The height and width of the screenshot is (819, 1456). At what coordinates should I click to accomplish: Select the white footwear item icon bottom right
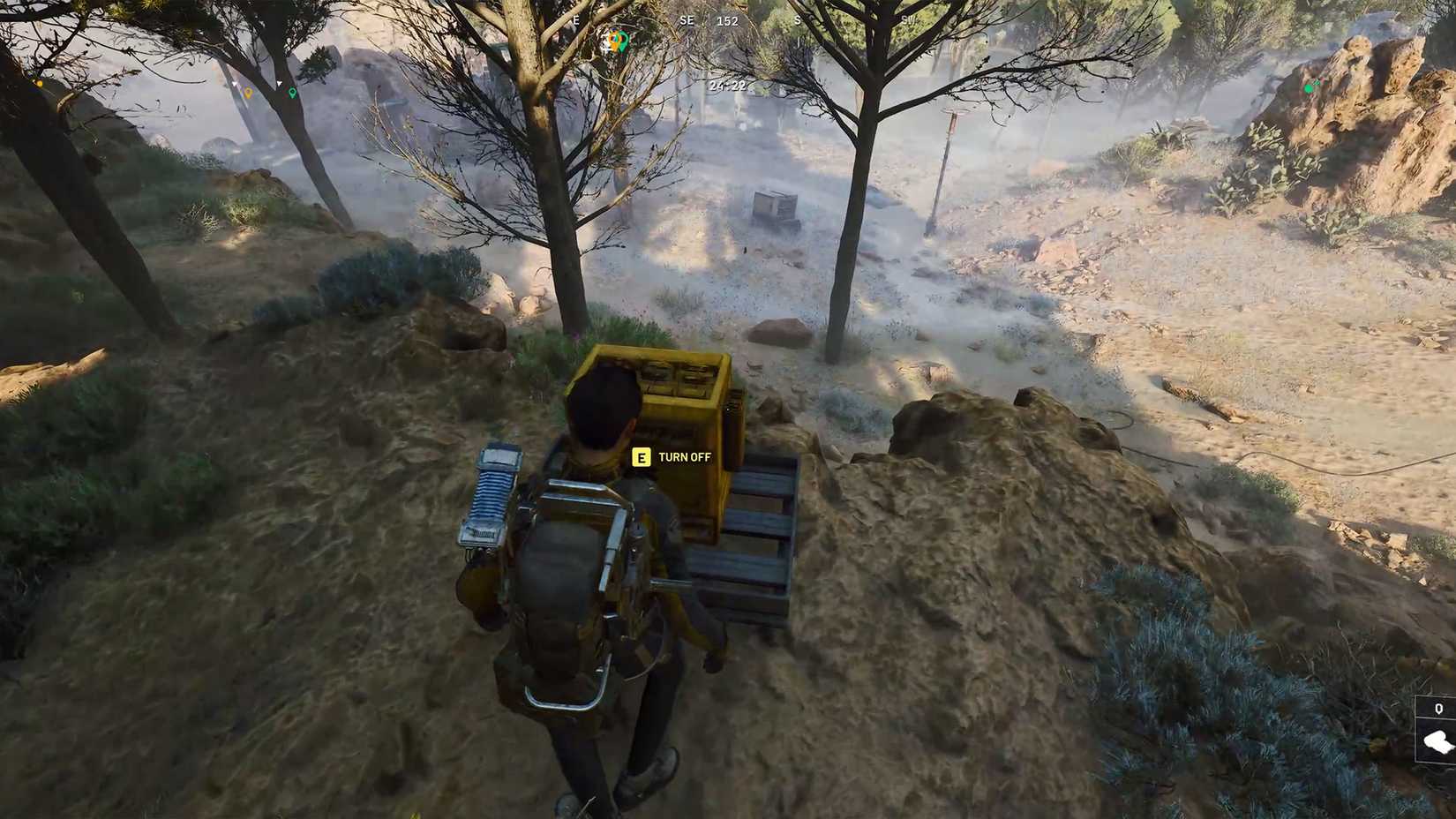(x=1437, y=743)
